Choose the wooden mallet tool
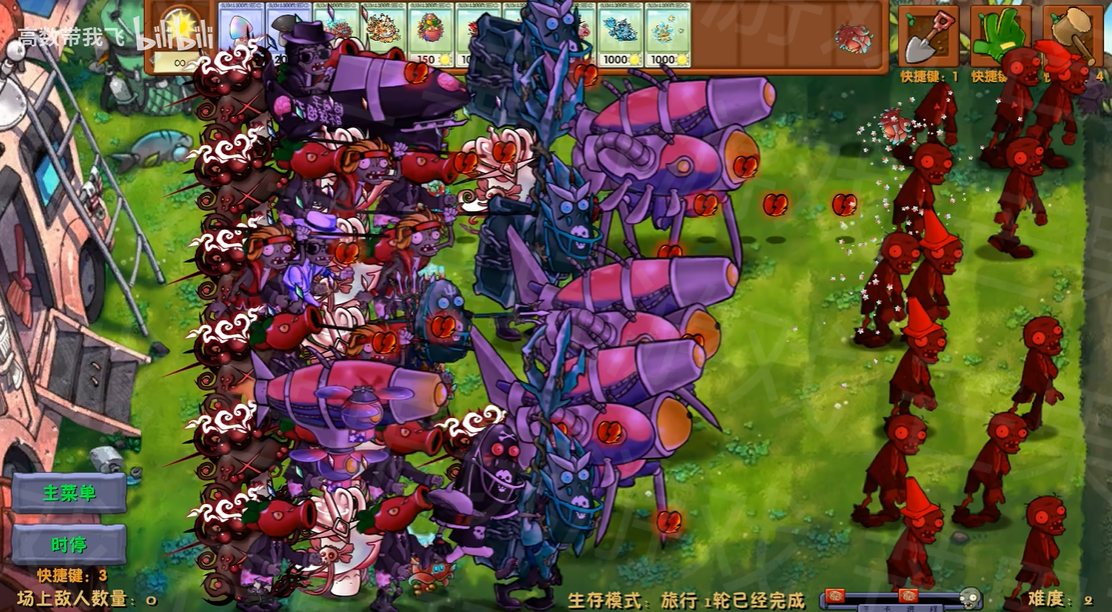The width and height of the screenshot is (1112, 612). coord(1072,37)
